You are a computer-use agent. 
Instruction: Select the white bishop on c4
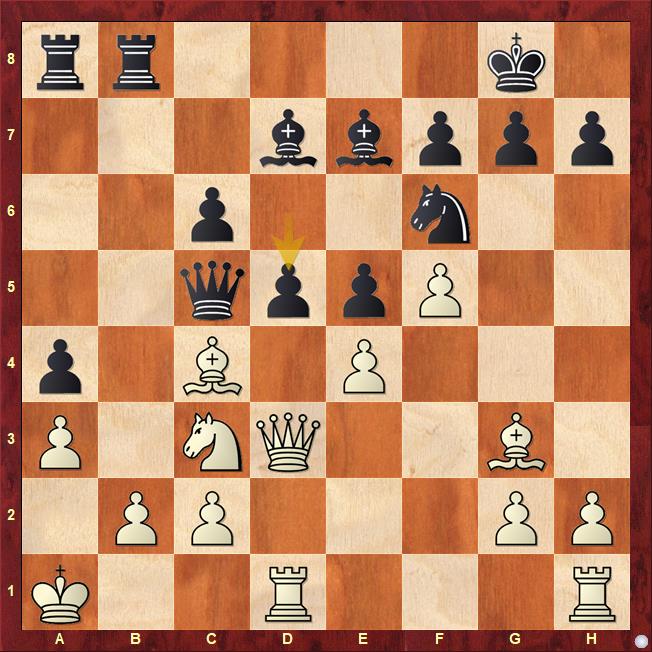click(x=213, y=365)
